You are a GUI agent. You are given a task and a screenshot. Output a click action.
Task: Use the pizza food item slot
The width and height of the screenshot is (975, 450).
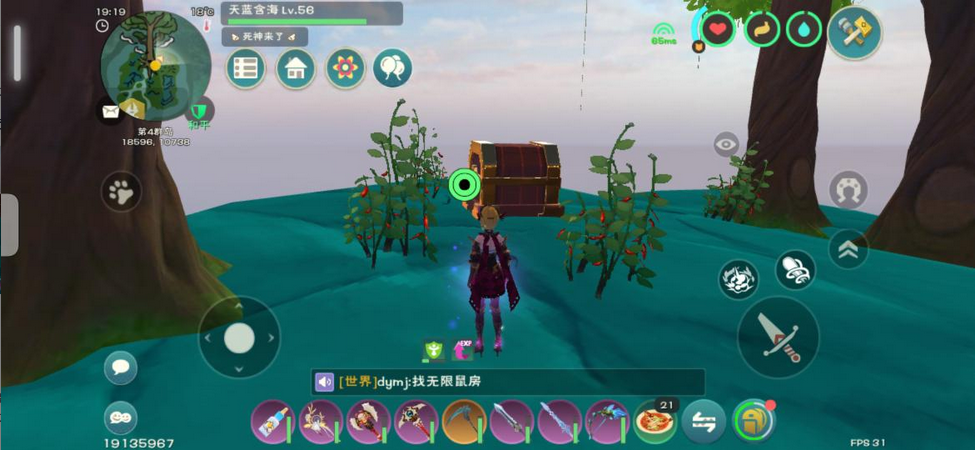655,421
